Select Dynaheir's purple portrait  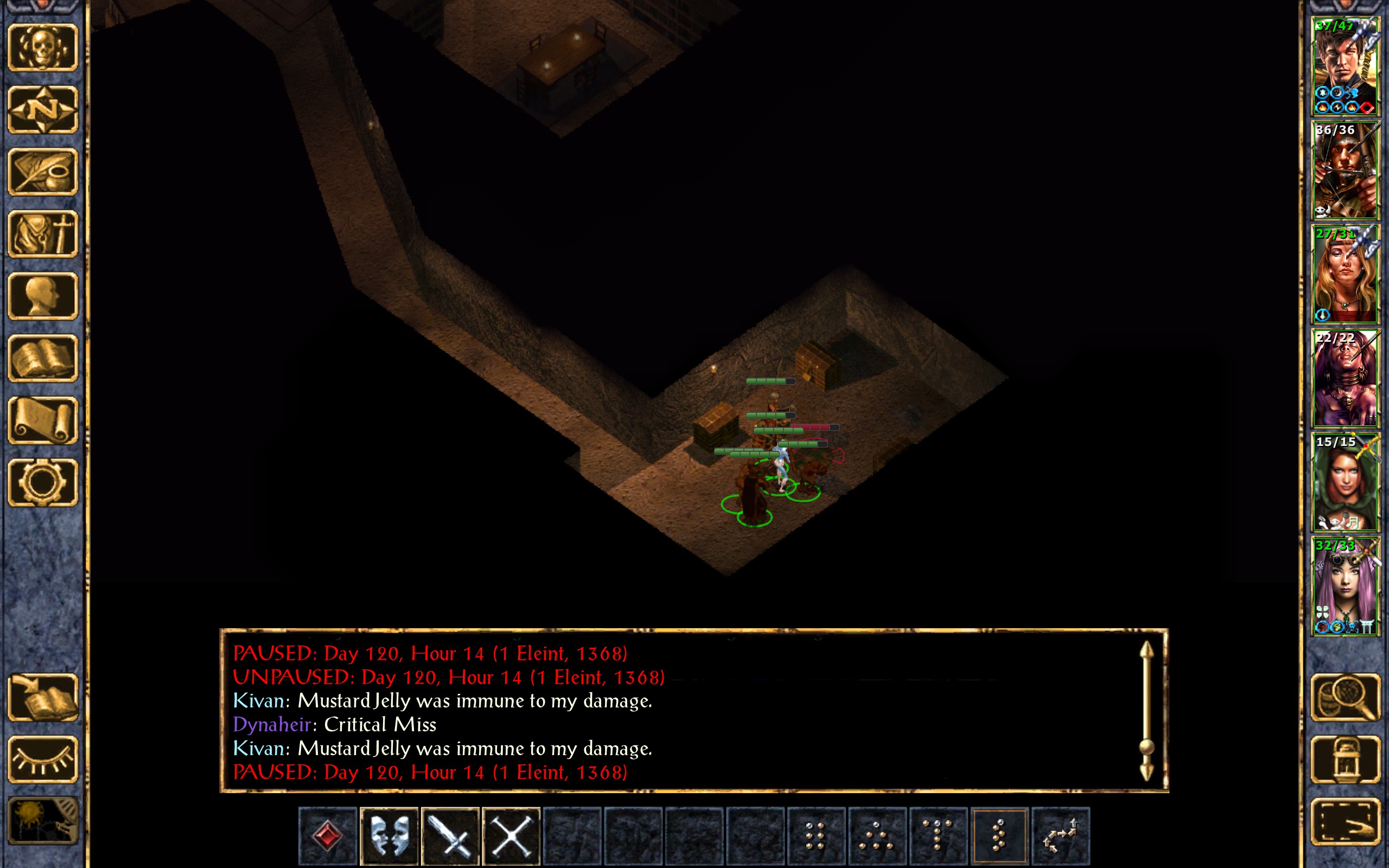[x=1345, y=378]
